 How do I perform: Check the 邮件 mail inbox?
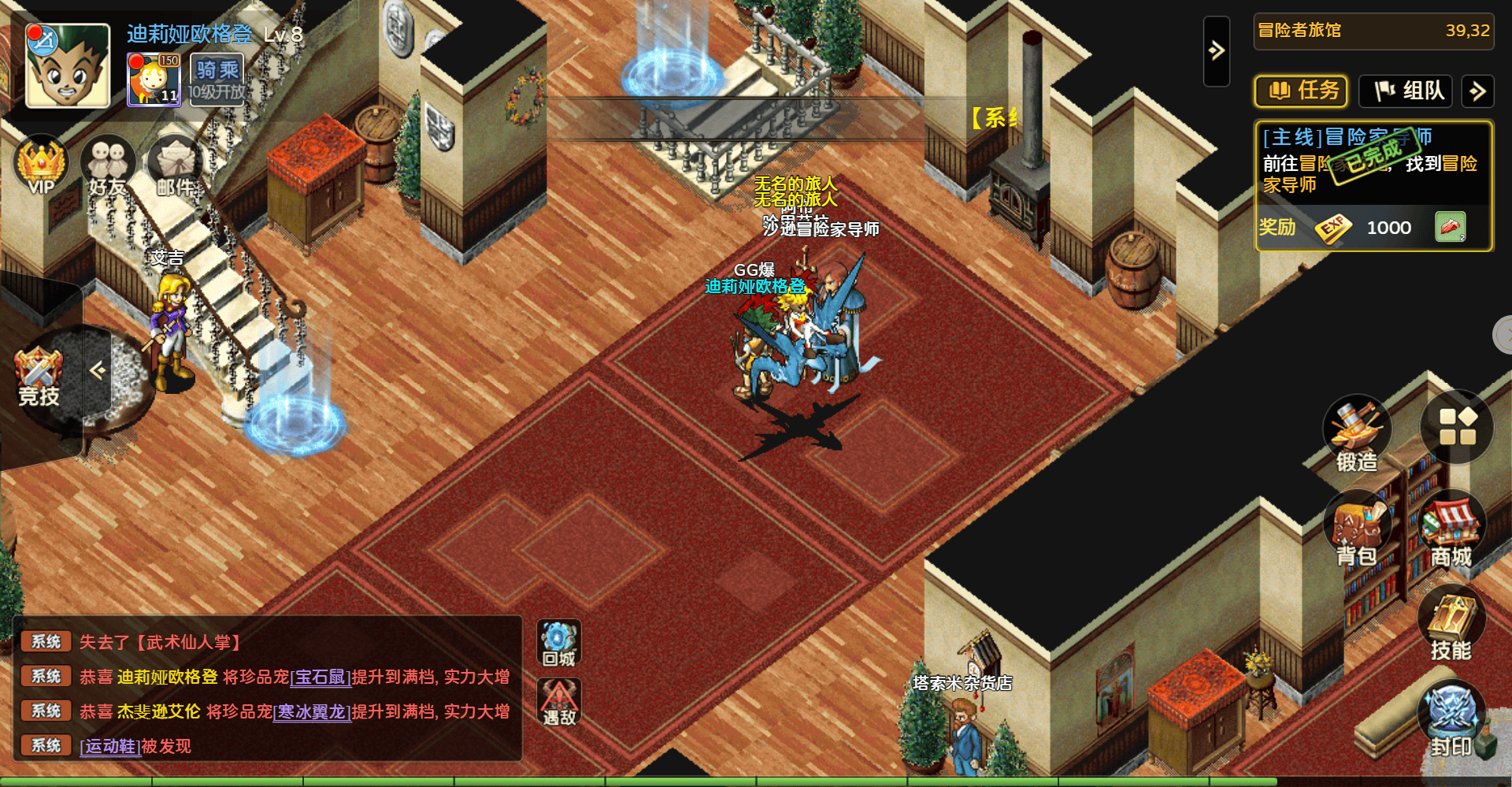(x=176, y=167)
